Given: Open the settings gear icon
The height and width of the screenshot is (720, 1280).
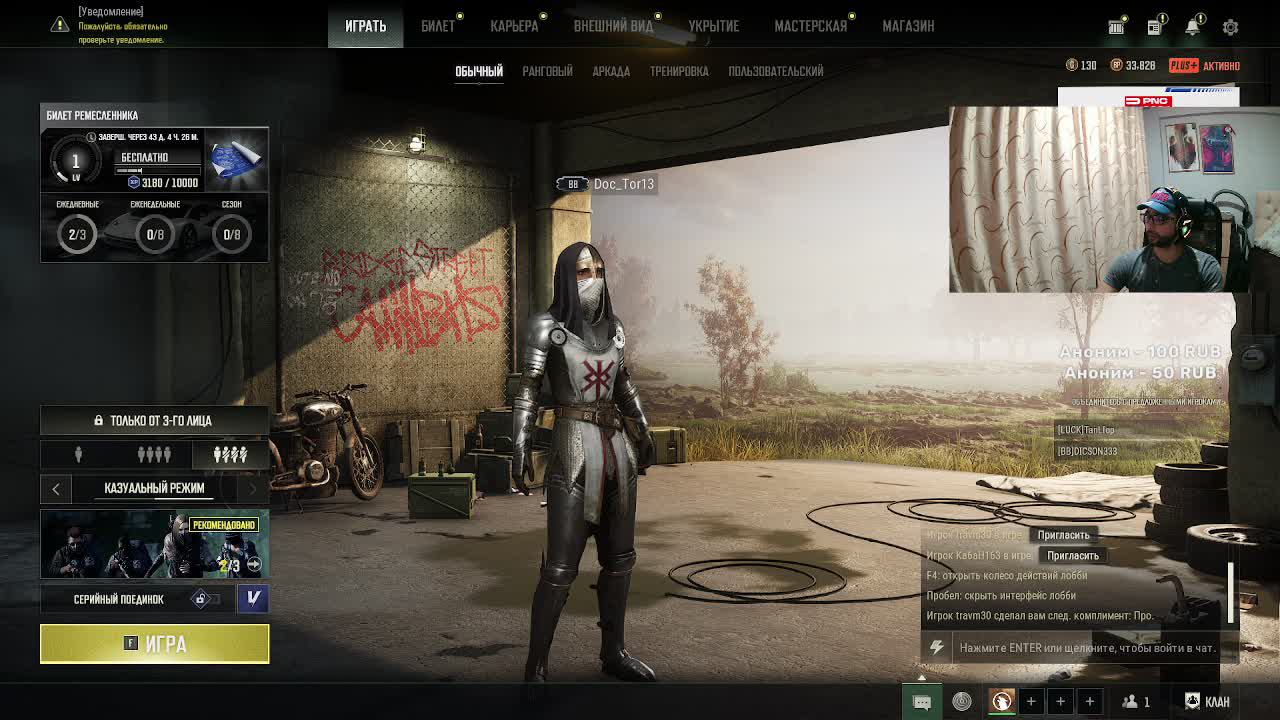Looking at the screenshot, I should (x=1230, y=27).
